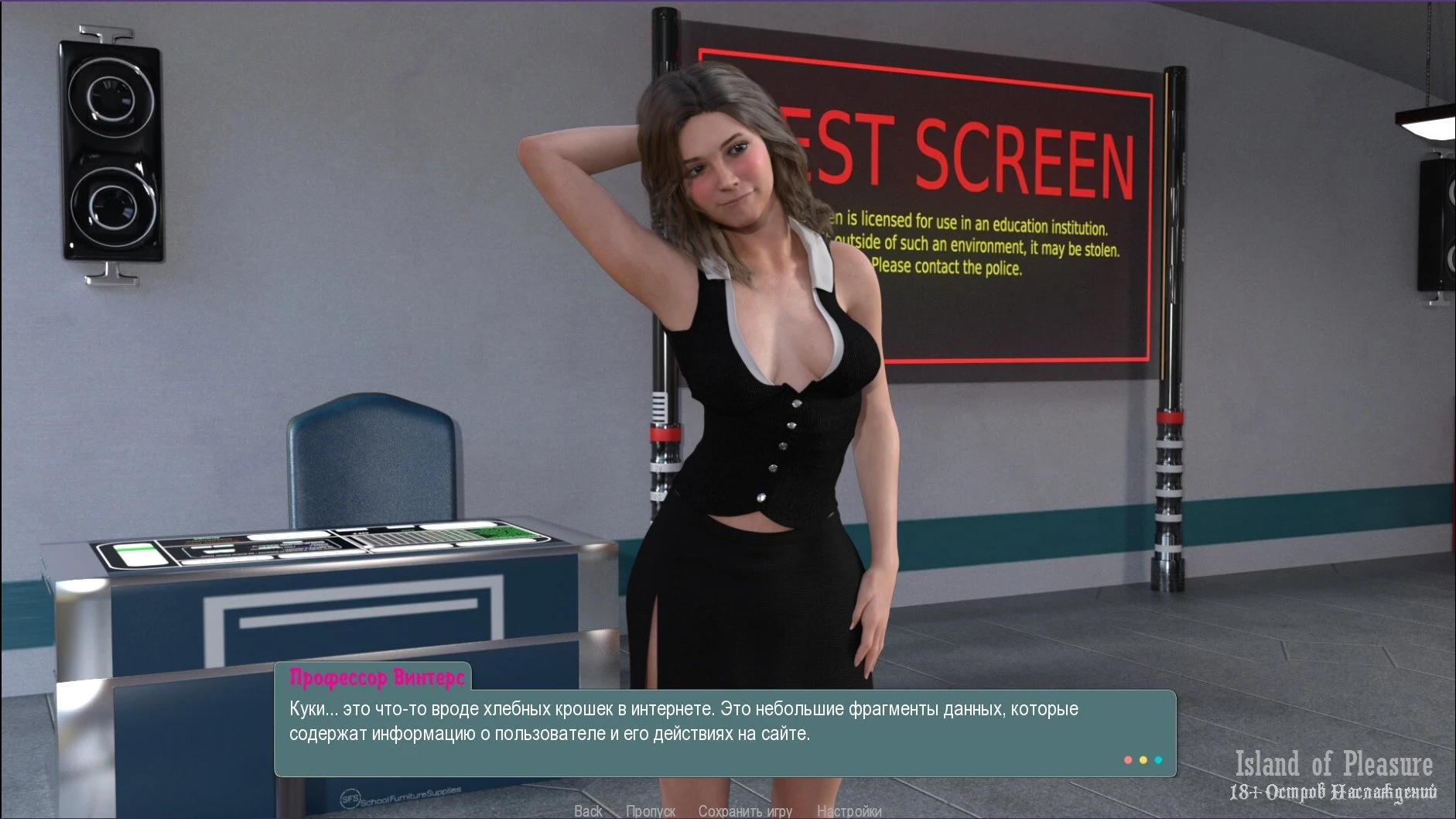Open the Настройки settings menu
Screen dimensions: 1456x819
[849, 810]
